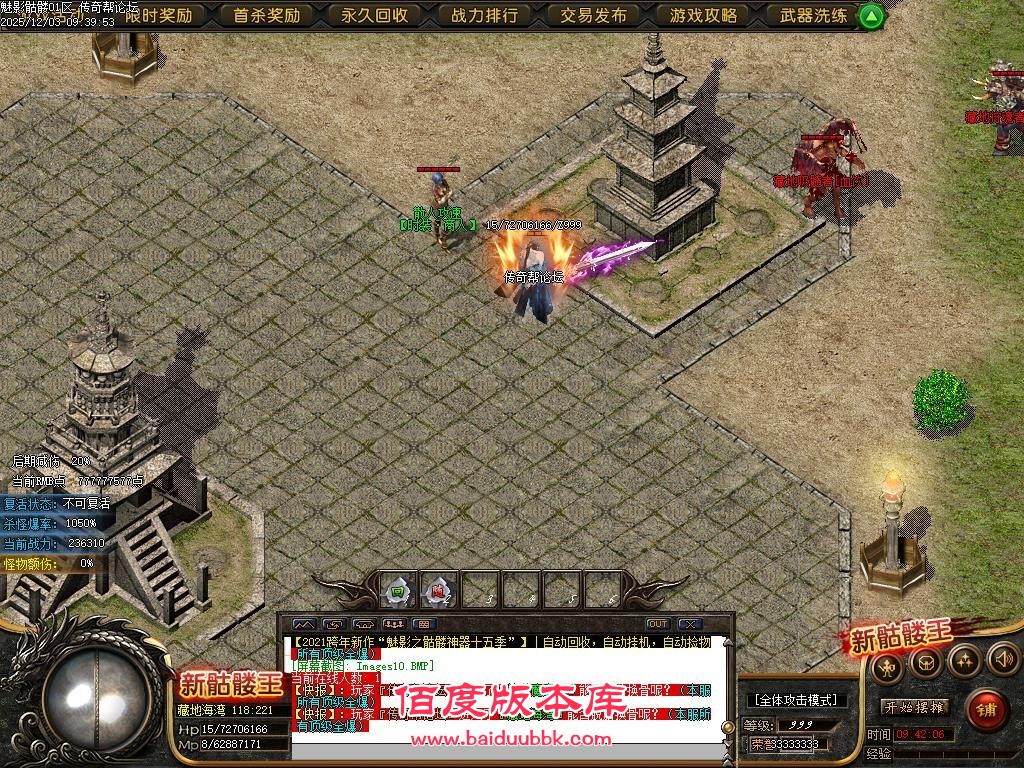The image size is (1024, 768).
Task: Collapse the top menu with the green arrow
Action: click(x=872, y=16)
